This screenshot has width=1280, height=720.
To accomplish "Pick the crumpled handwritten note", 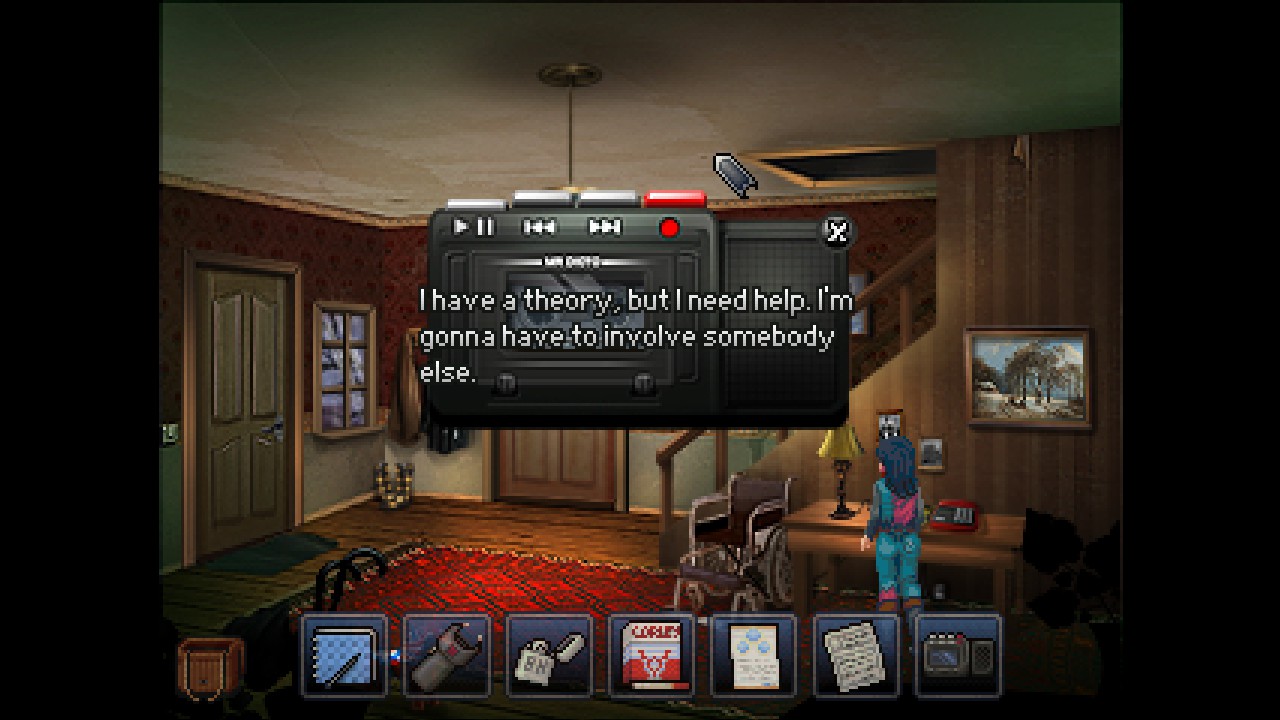I will click(x=857, y=657).
